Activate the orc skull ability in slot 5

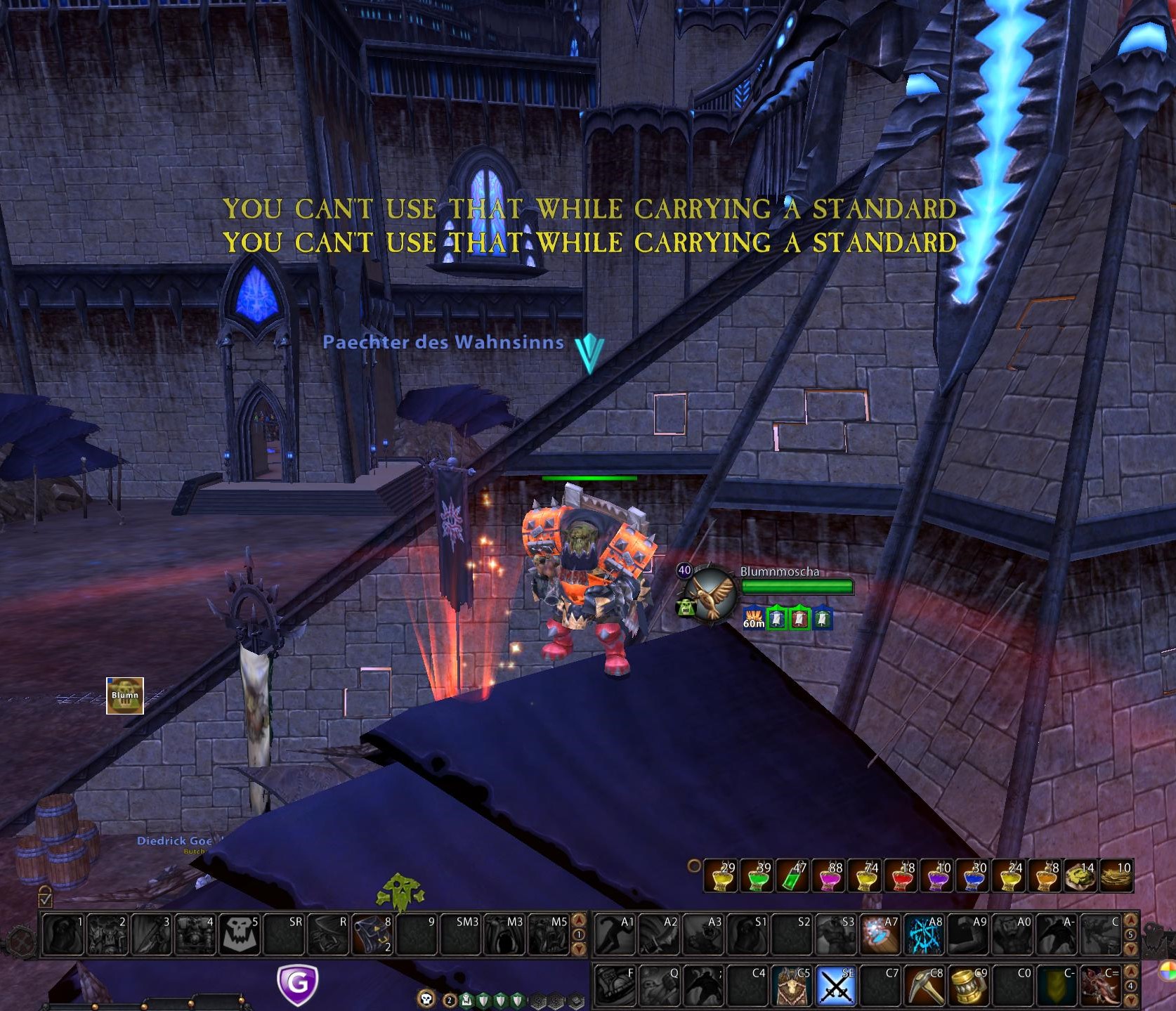click(x=239, y=934)
